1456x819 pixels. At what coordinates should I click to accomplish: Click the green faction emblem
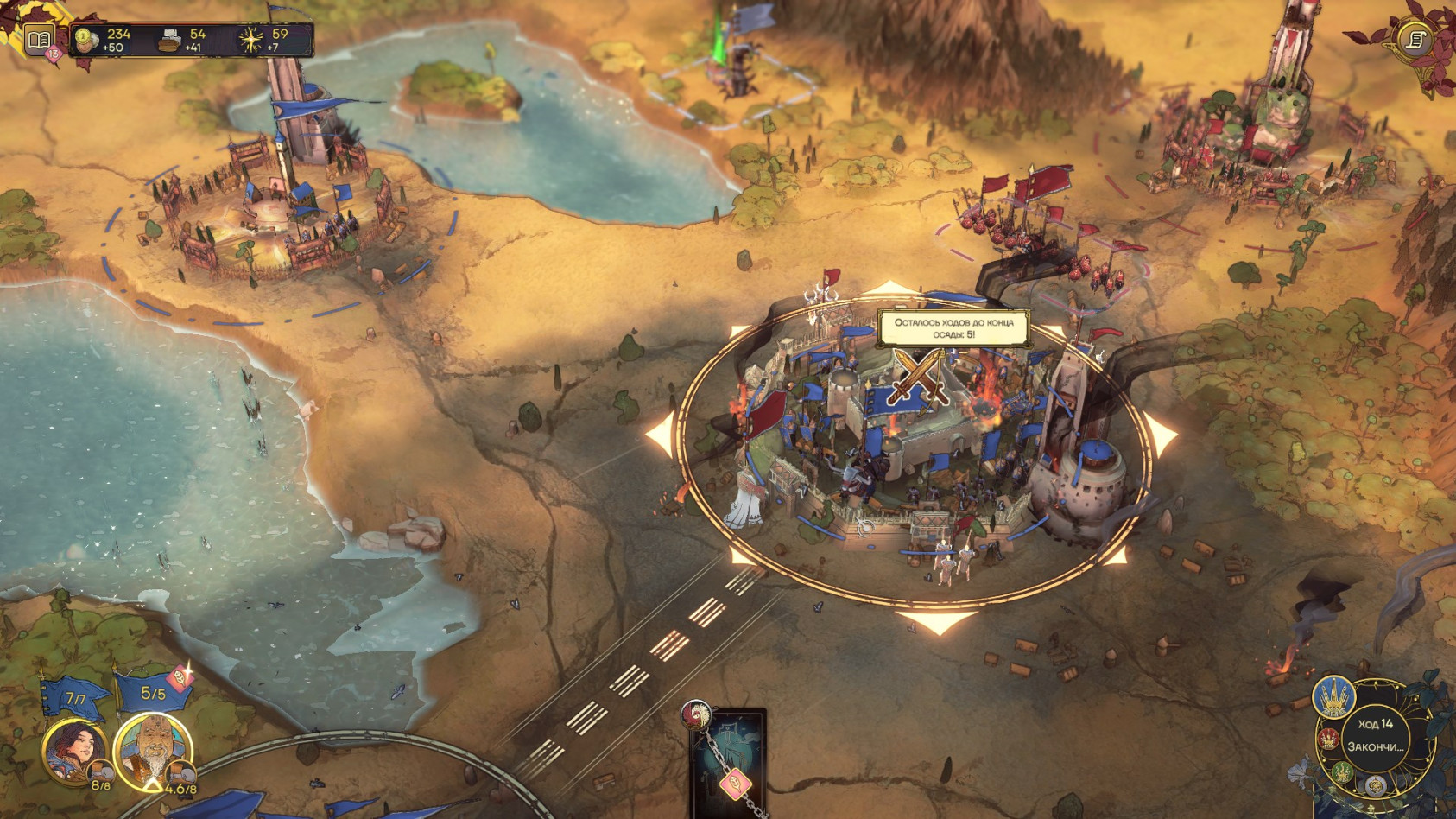(x=1341, y=771)
